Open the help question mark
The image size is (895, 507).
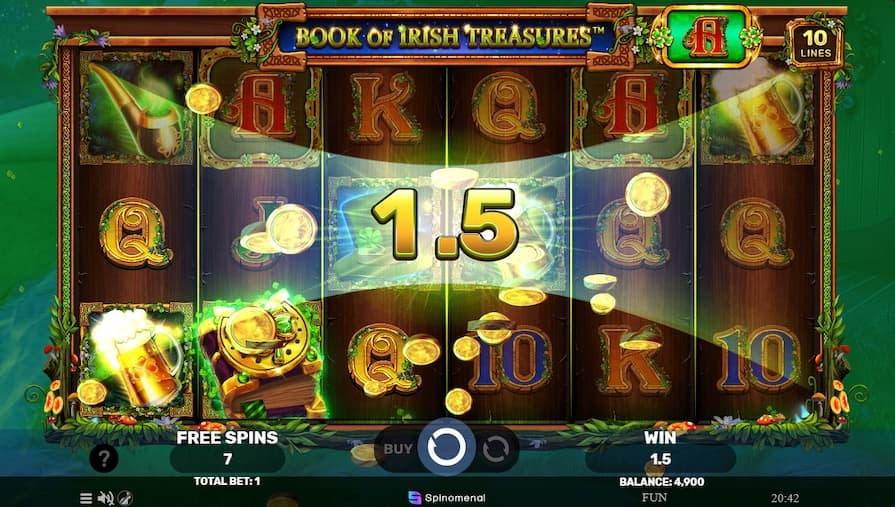[x=103, y=459]
